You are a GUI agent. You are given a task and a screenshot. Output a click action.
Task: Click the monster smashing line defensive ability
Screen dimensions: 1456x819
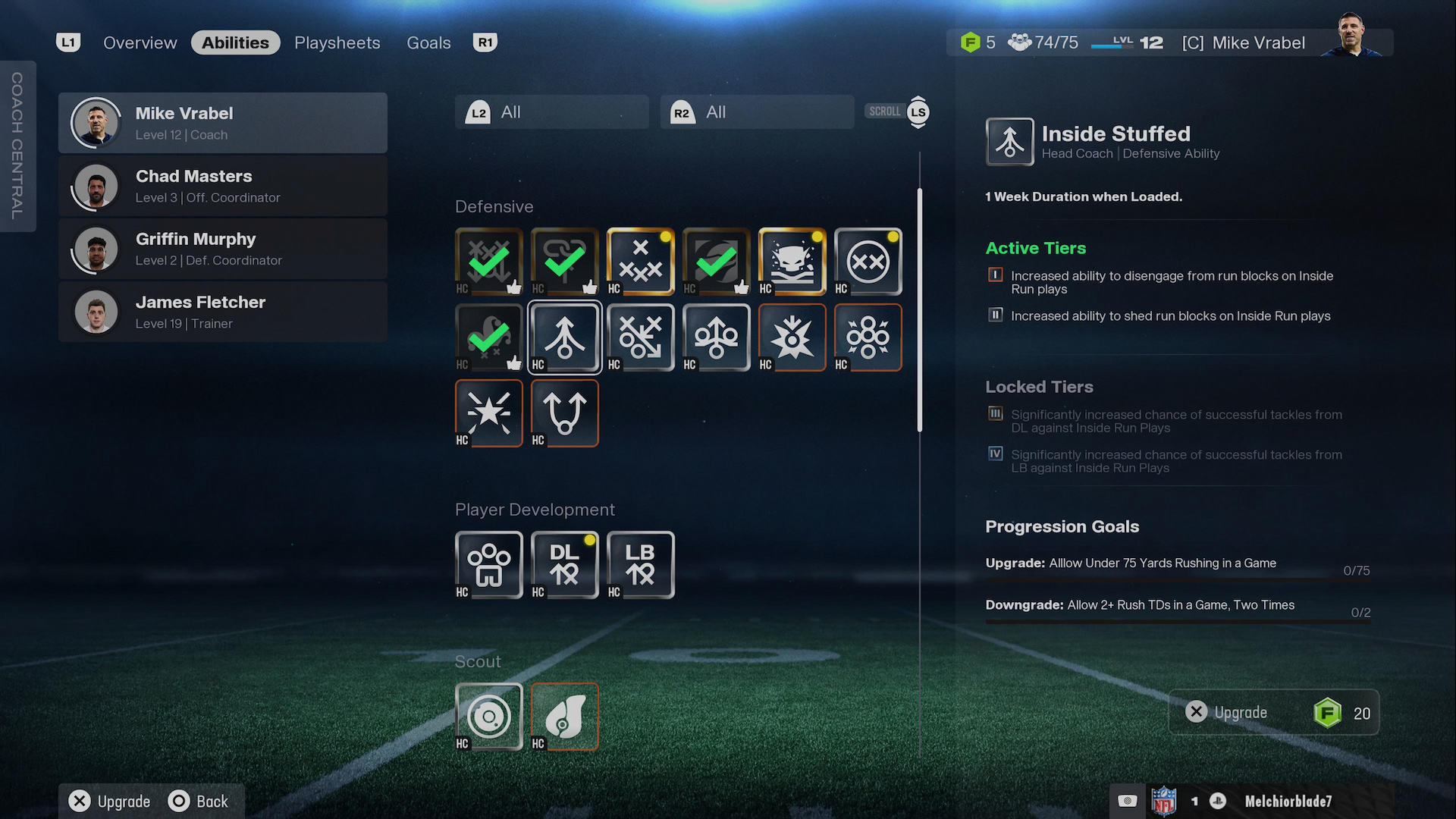(792, 262)
